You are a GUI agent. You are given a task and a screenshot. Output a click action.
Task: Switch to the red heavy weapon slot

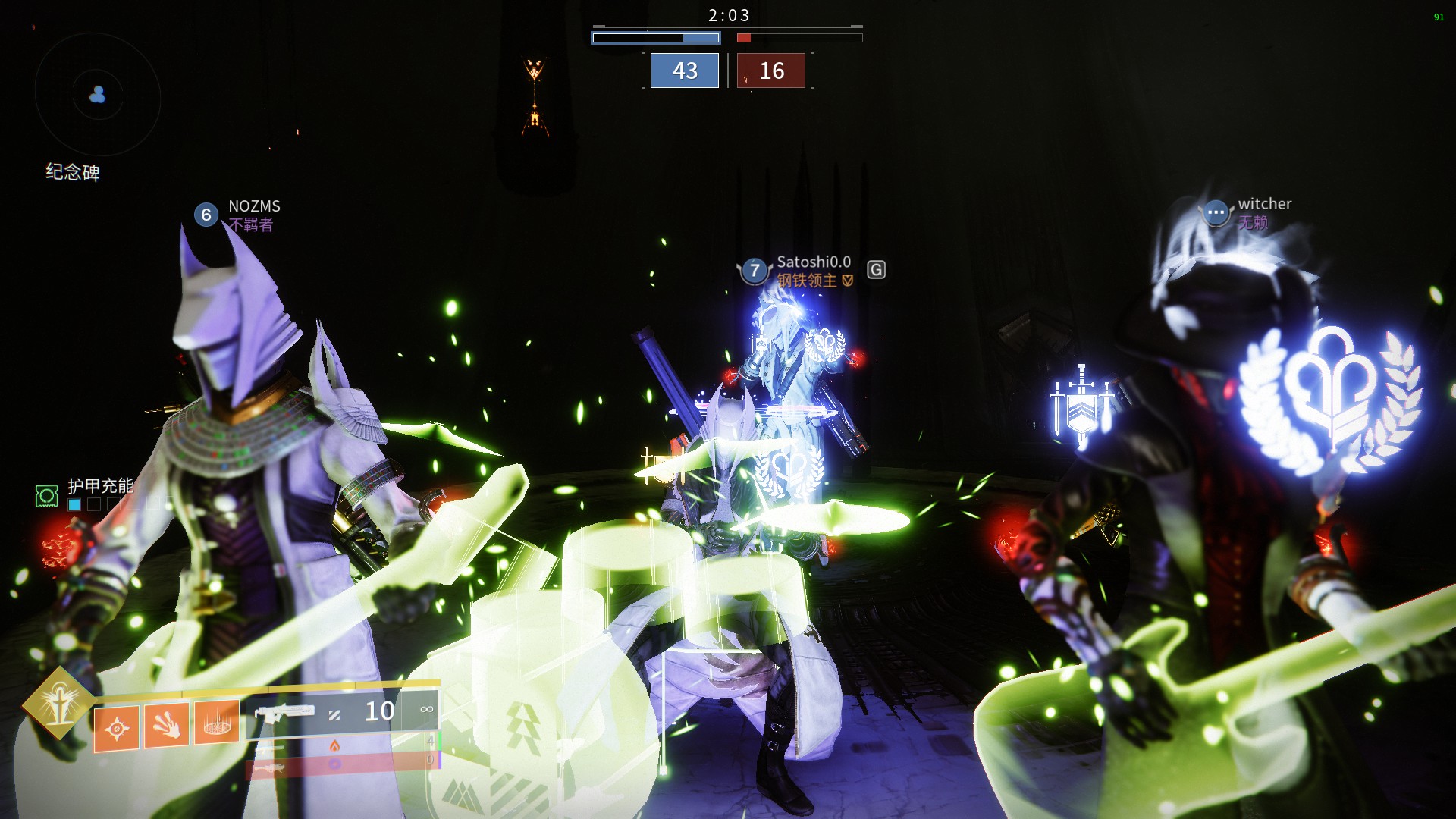[x=341, y=766]
